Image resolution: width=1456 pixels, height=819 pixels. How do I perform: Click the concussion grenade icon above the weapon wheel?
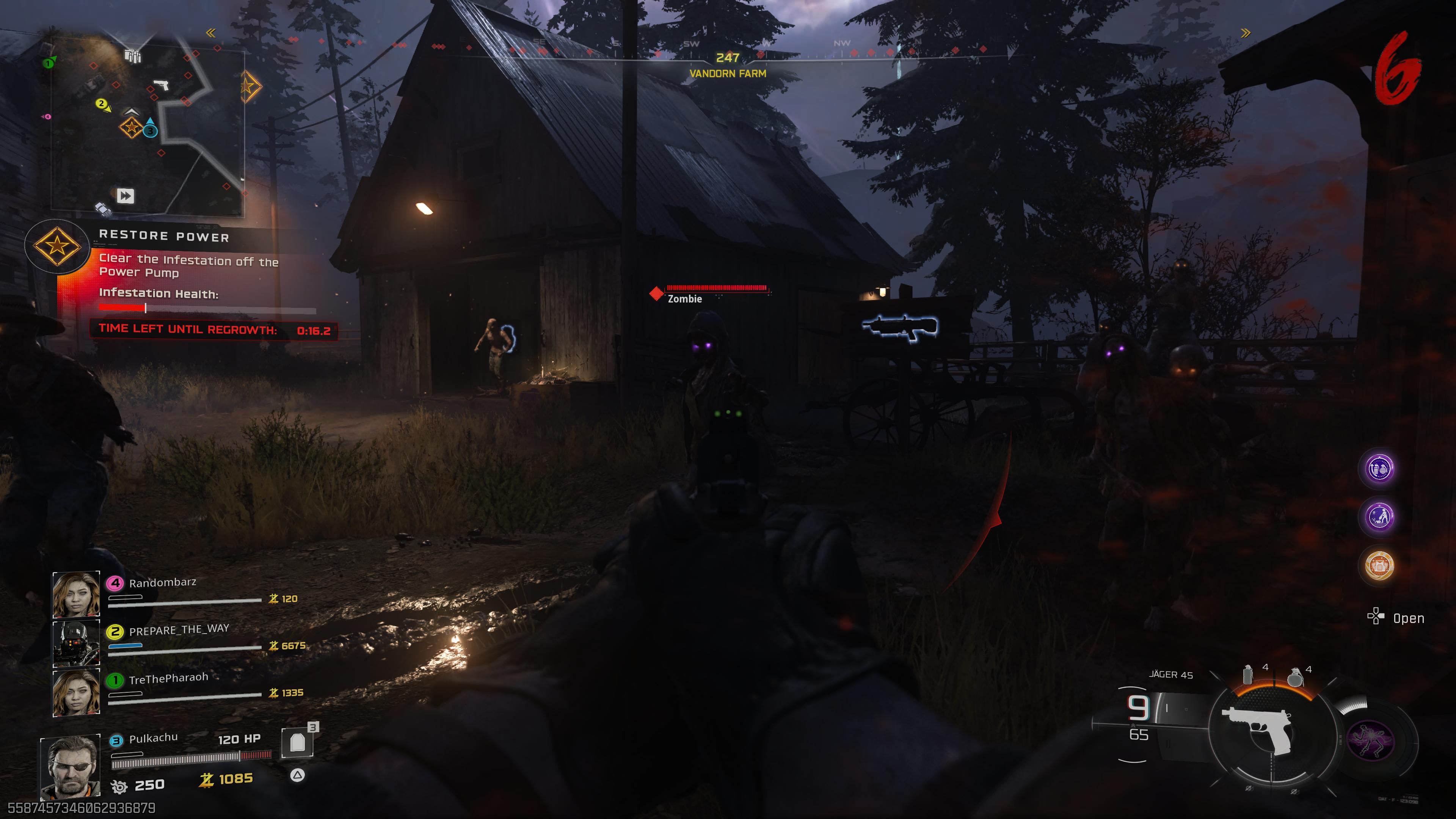coord(1248,674)
